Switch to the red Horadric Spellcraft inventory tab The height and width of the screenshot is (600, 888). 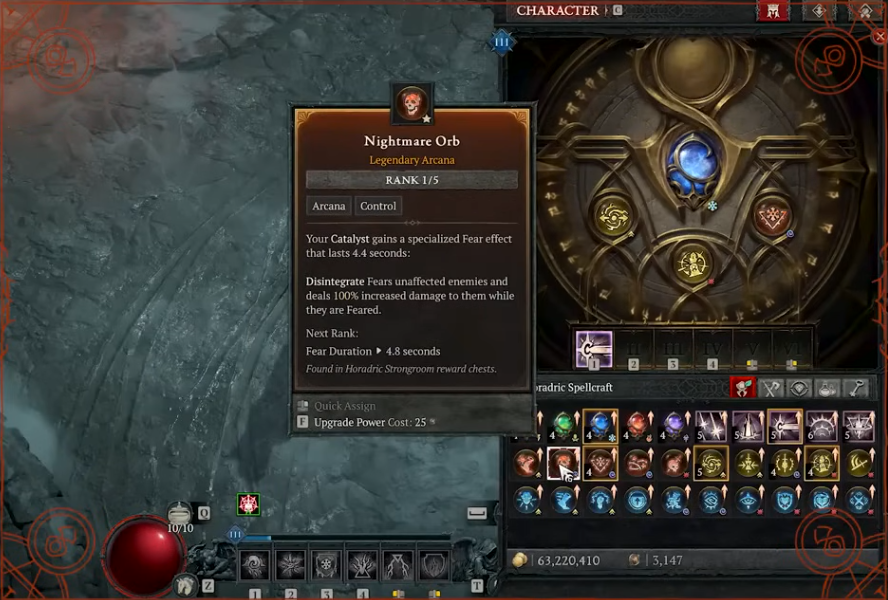pyautogui.click(x=742, y=388)
